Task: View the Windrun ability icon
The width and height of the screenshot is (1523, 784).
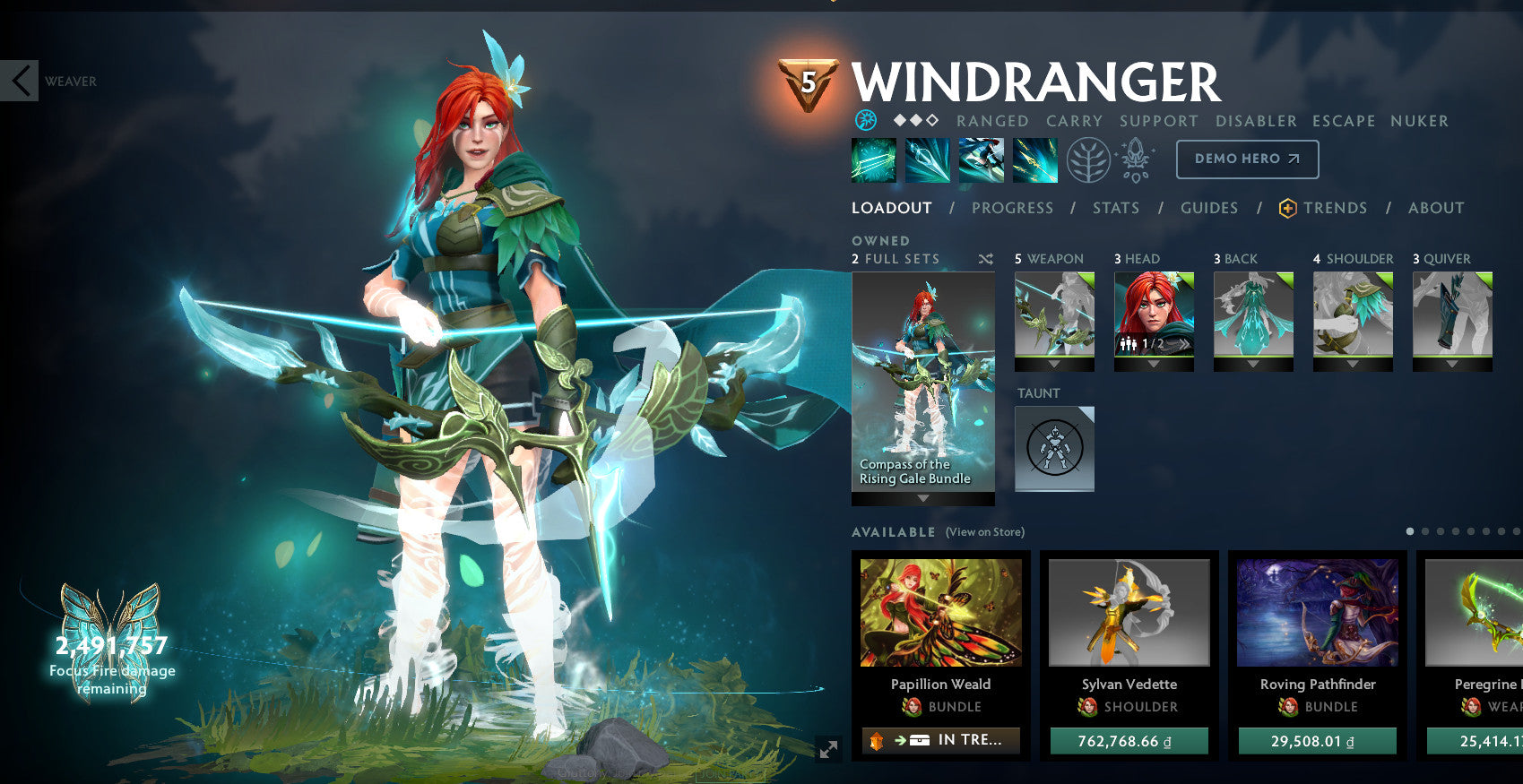Action: 981,159
